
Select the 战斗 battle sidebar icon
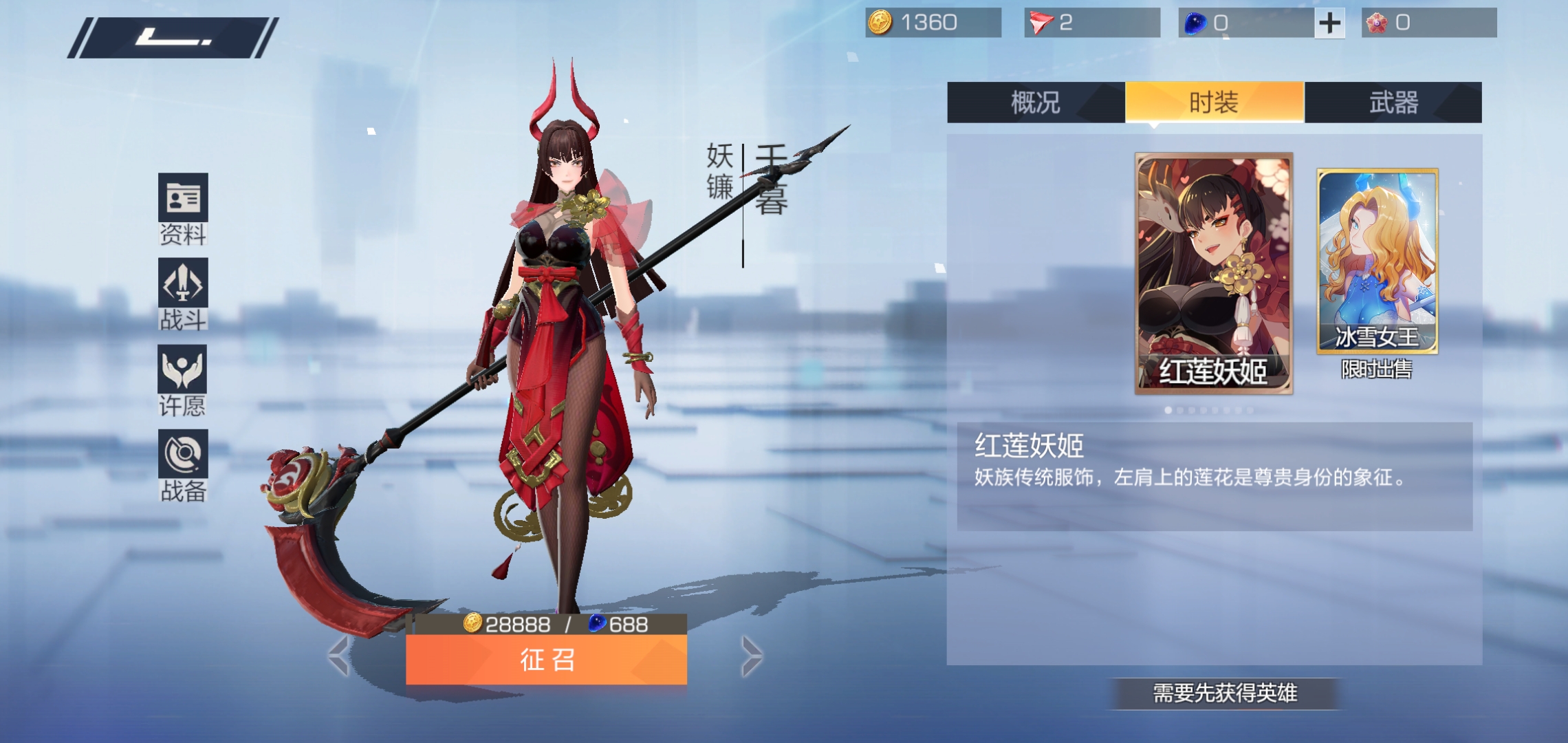tap(182, 289)
